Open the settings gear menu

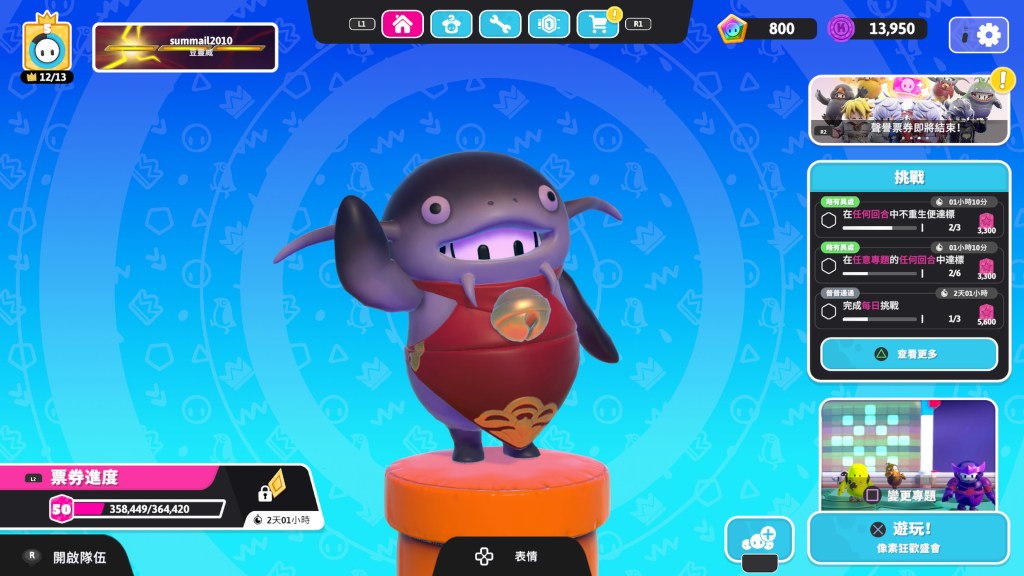(979, 35)
